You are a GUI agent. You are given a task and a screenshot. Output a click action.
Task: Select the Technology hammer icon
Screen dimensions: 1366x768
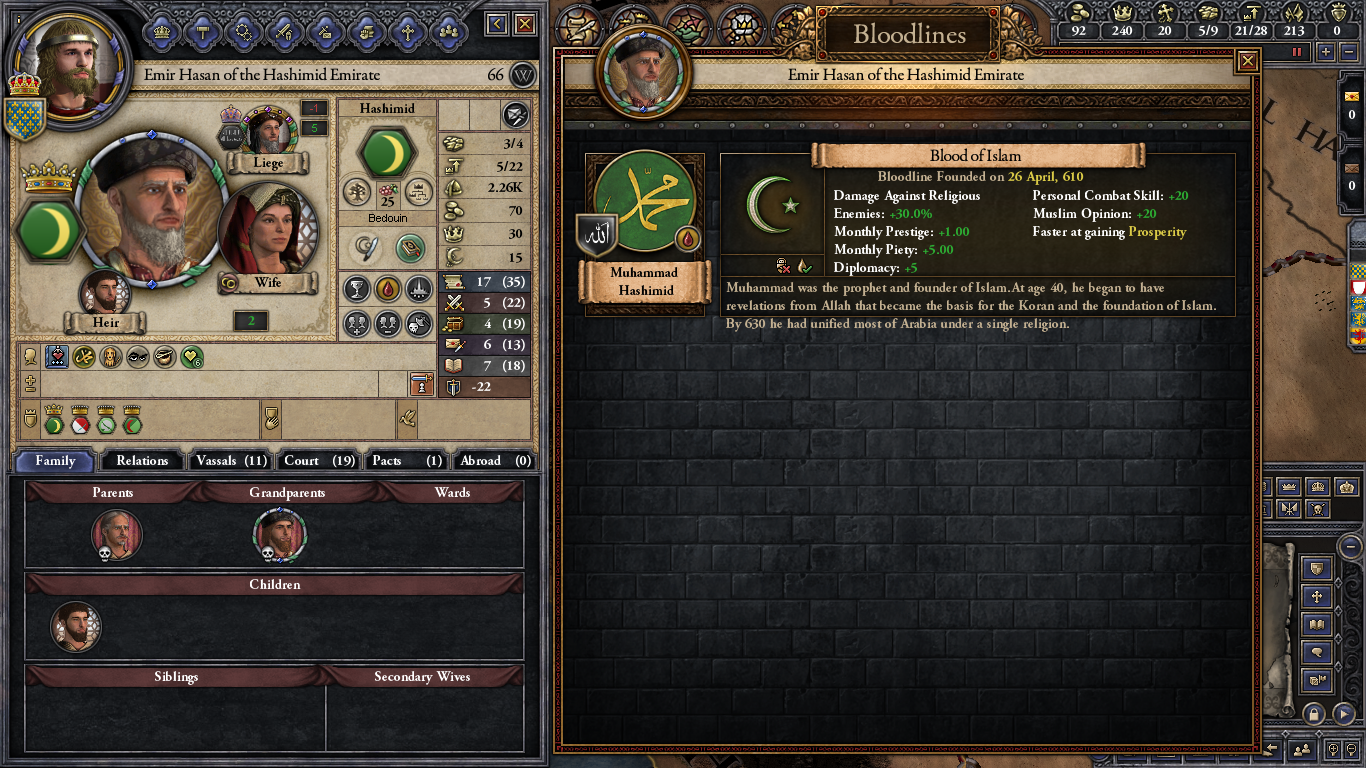(203, 30)
